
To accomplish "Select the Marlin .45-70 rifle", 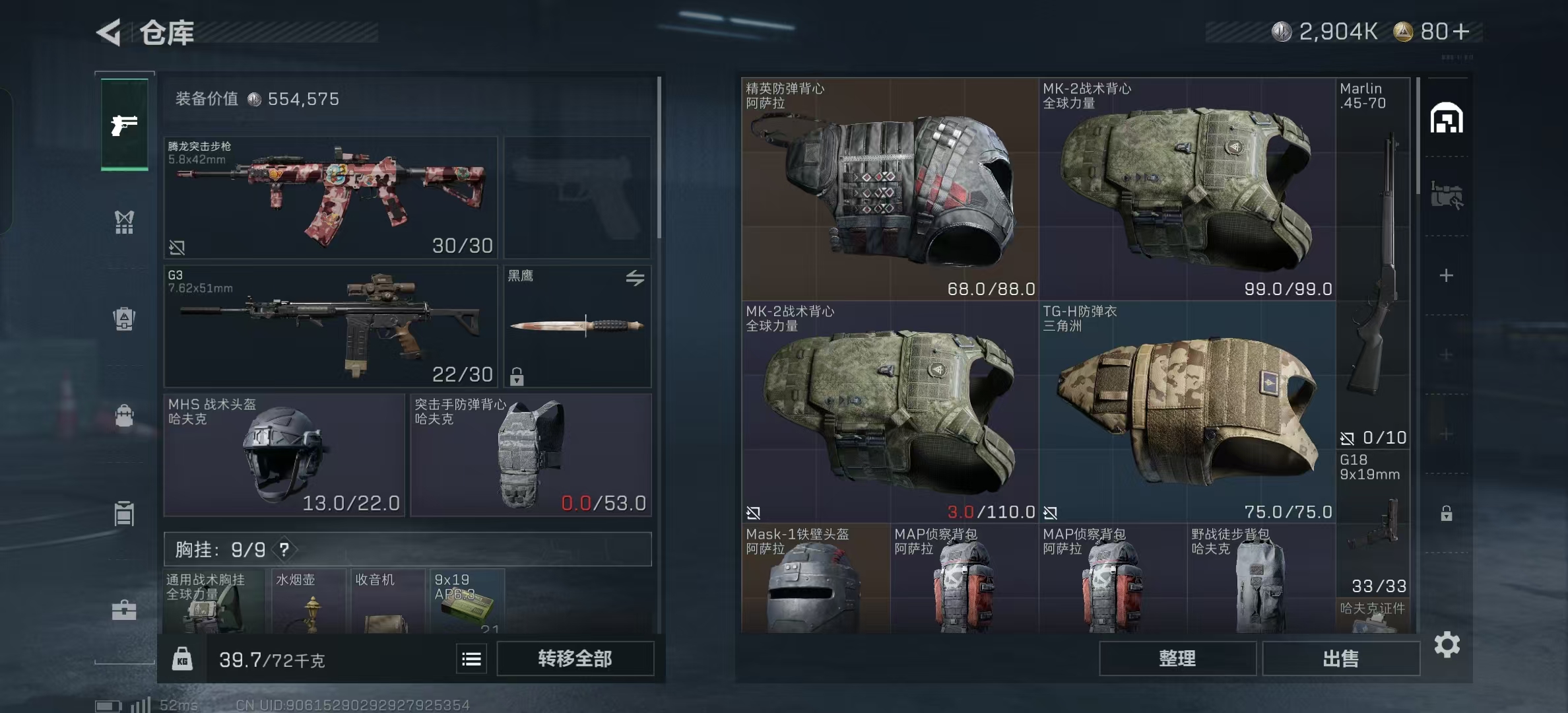I will [1373, 264].
